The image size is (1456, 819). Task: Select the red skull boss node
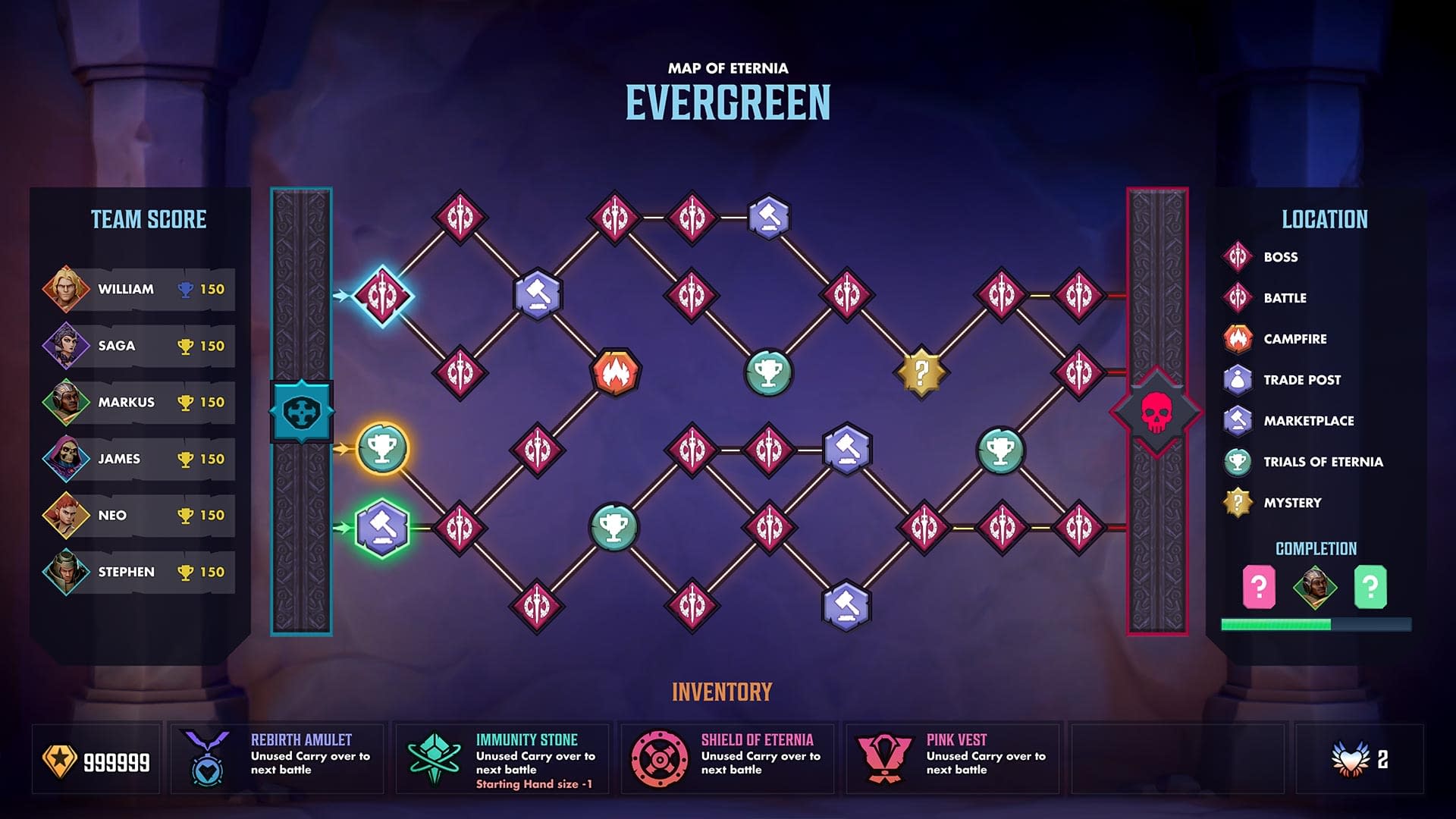click(1156, 412)
